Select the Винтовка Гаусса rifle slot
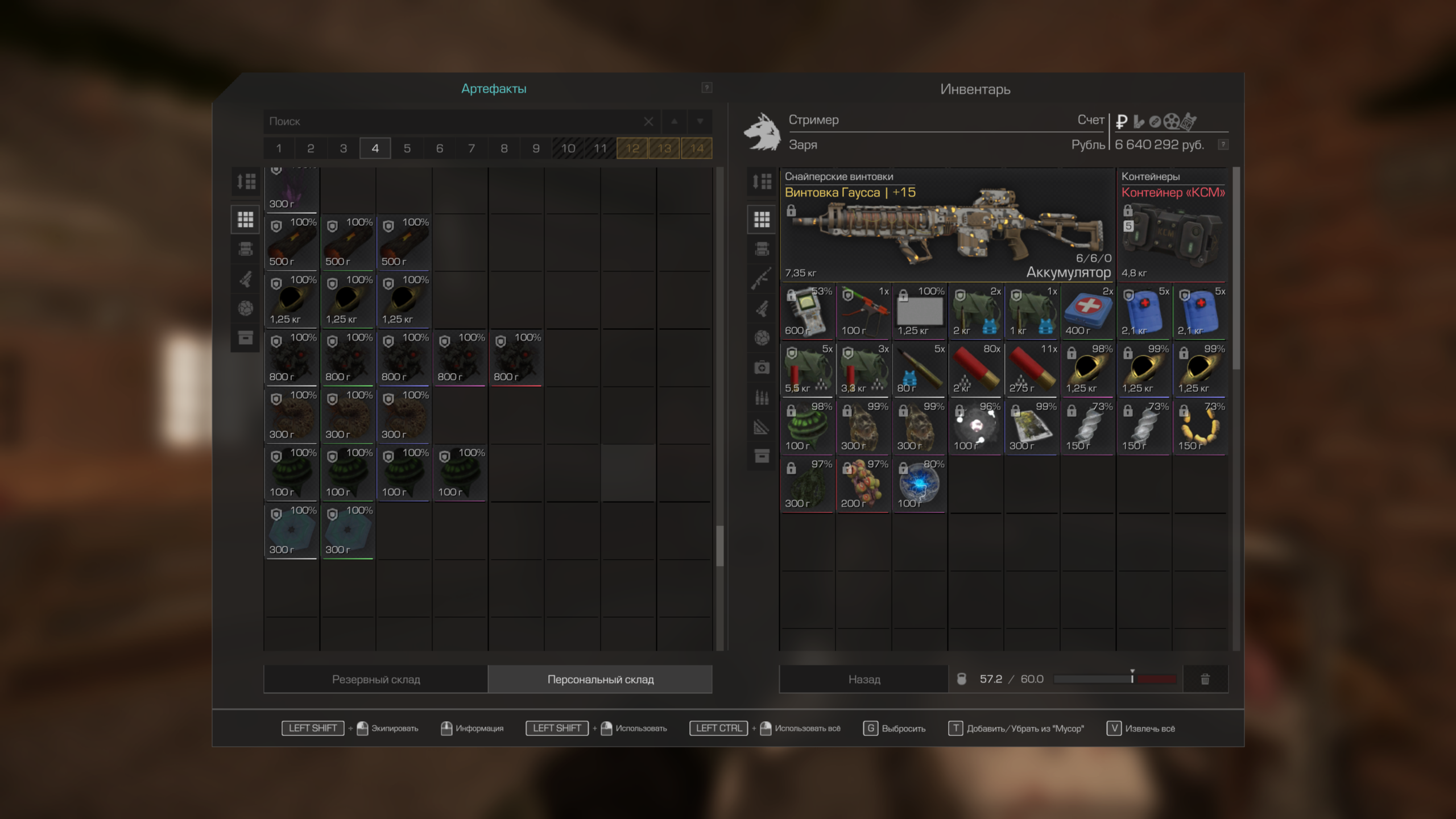Viewport: 1456px width, 819px height. (947, 226)
